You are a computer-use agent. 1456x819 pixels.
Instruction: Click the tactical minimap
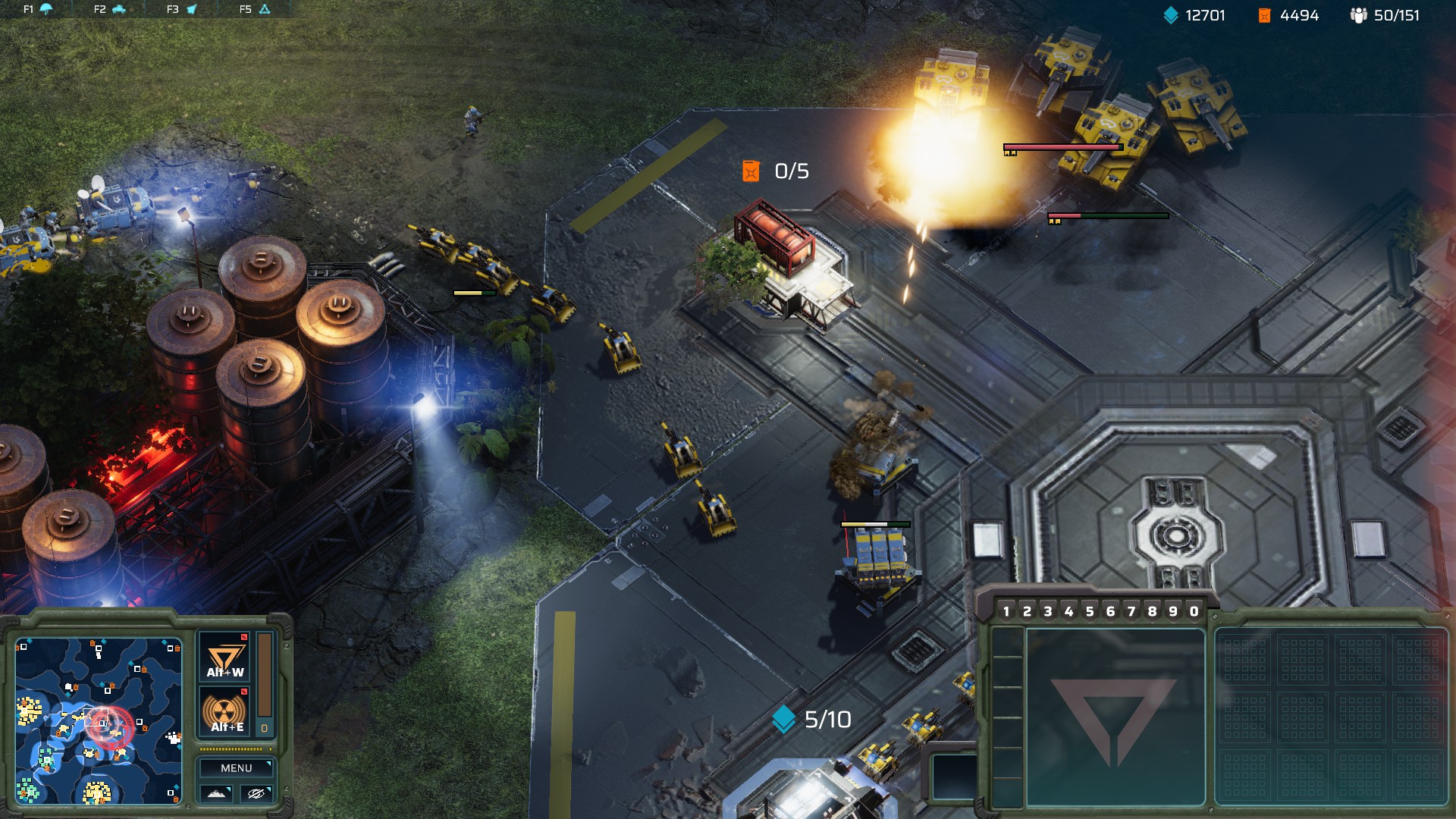99,720
